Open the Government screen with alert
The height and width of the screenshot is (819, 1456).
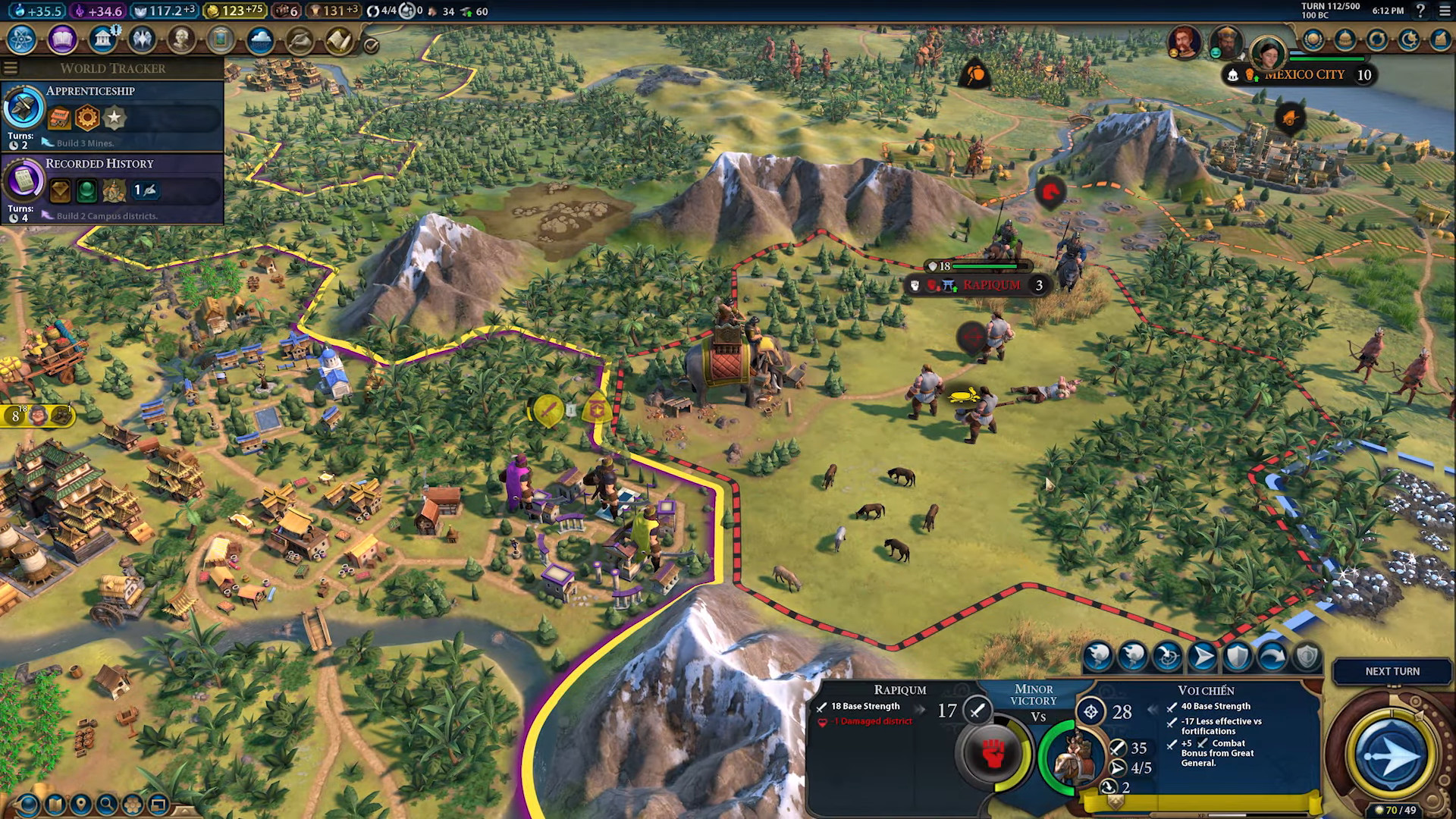click(102, 39)
